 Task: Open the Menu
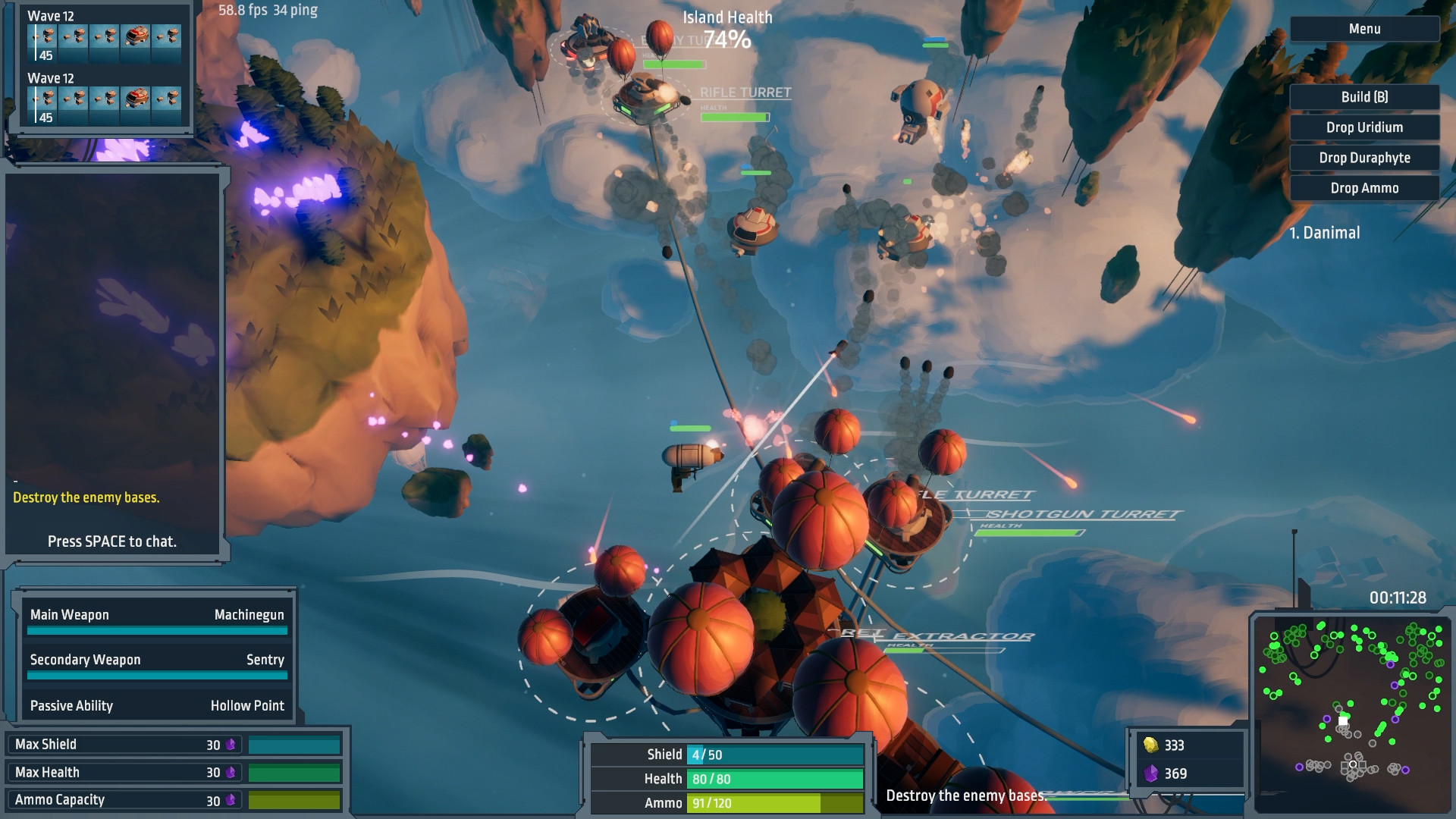coord(1363,28)
